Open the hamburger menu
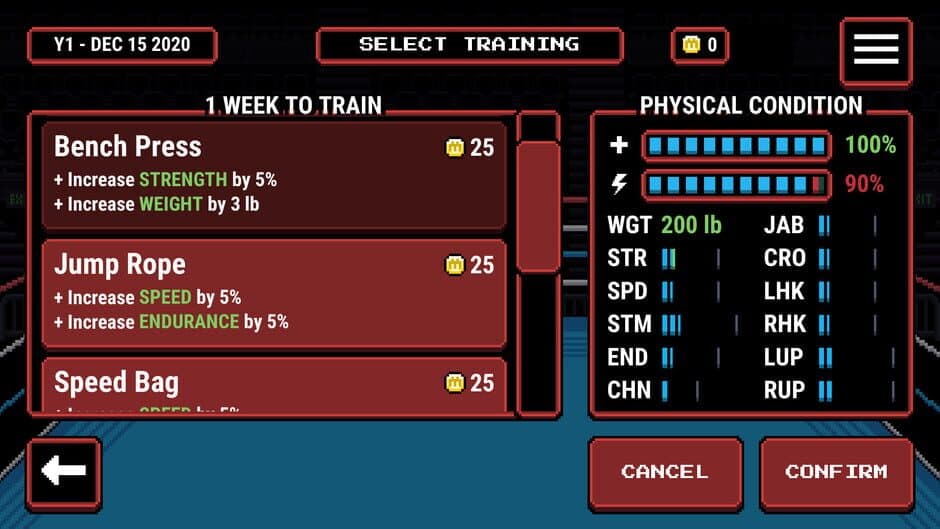 coord(875,49)
